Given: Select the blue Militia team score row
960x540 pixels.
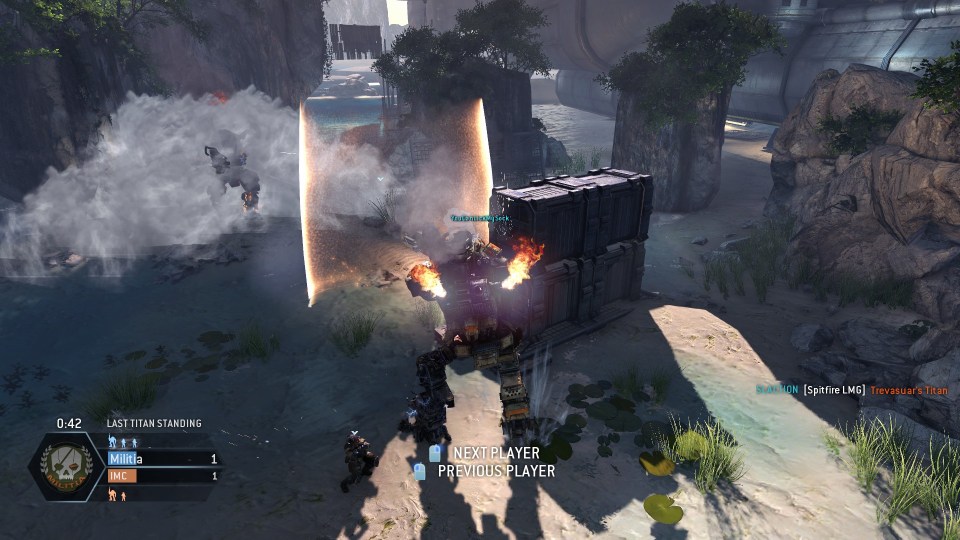Looking at the screenshot, I should [163, 458].
